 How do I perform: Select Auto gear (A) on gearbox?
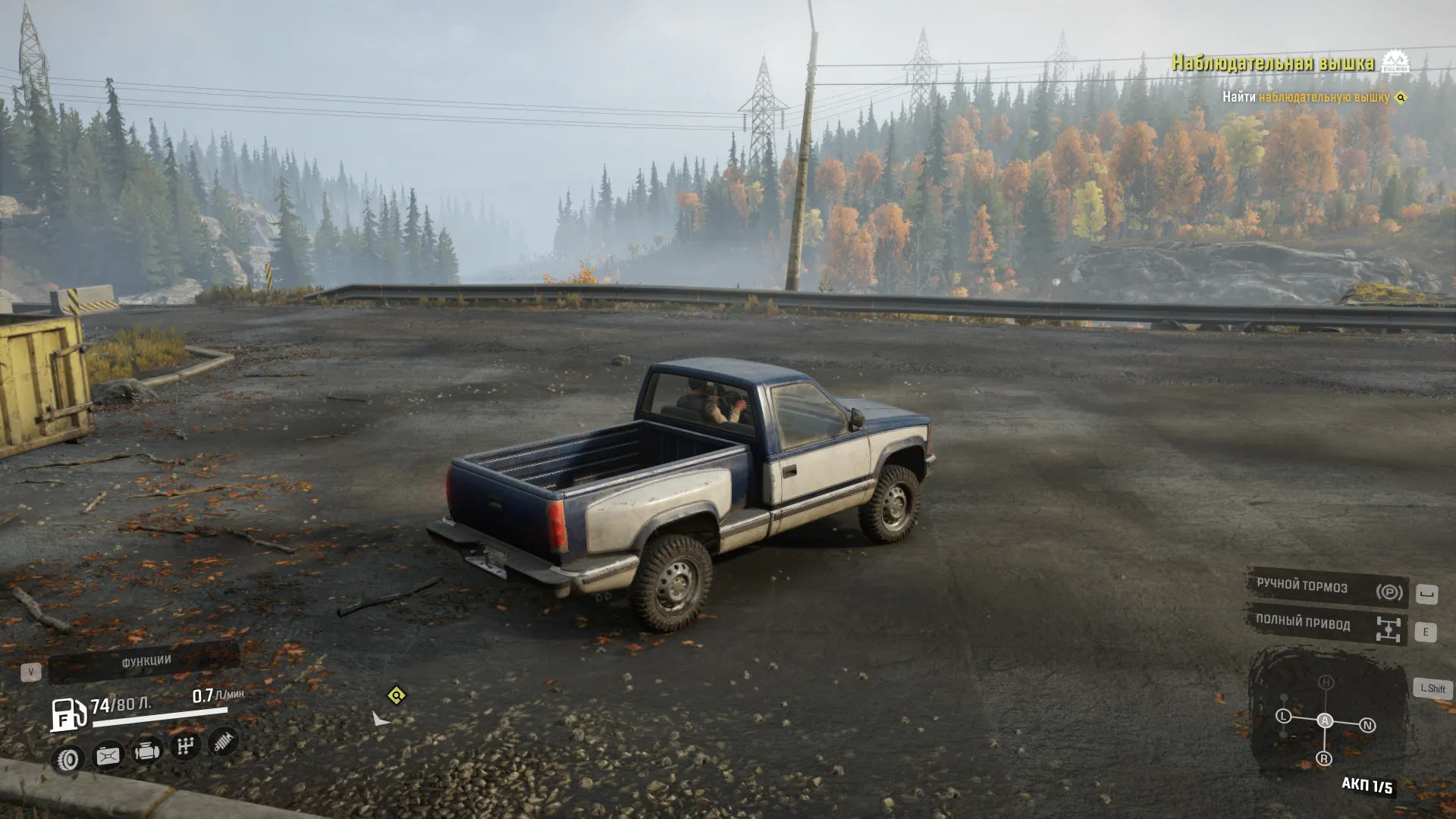coord(1325,720)
